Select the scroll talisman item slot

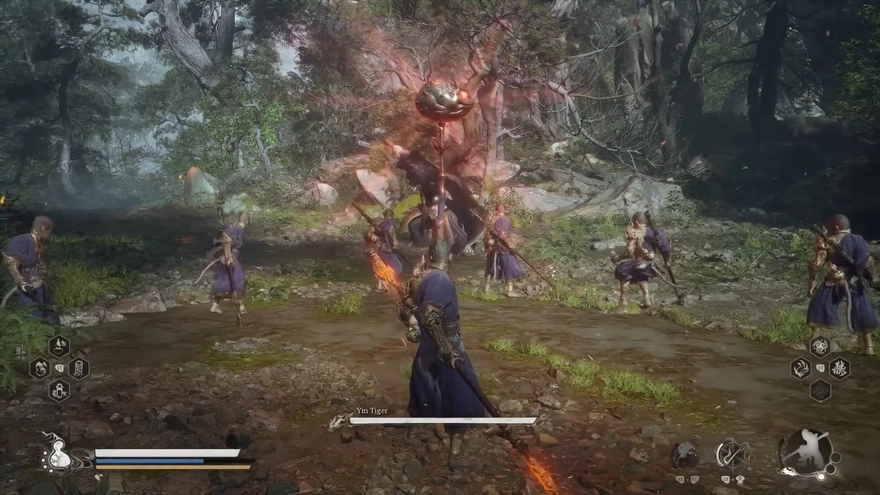pos(78,368)
